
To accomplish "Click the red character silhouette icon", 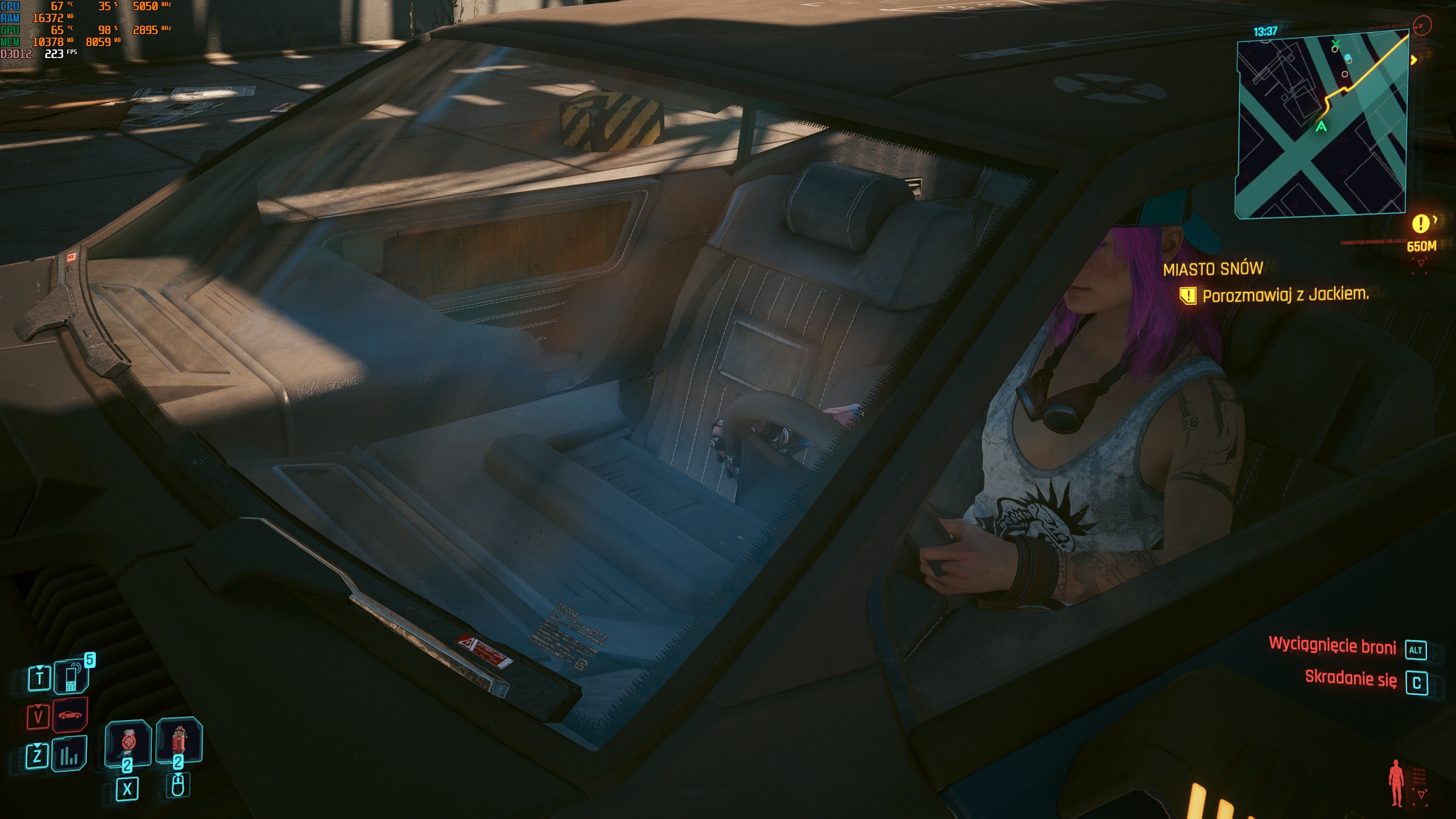I will click(x=1396, y=783).
